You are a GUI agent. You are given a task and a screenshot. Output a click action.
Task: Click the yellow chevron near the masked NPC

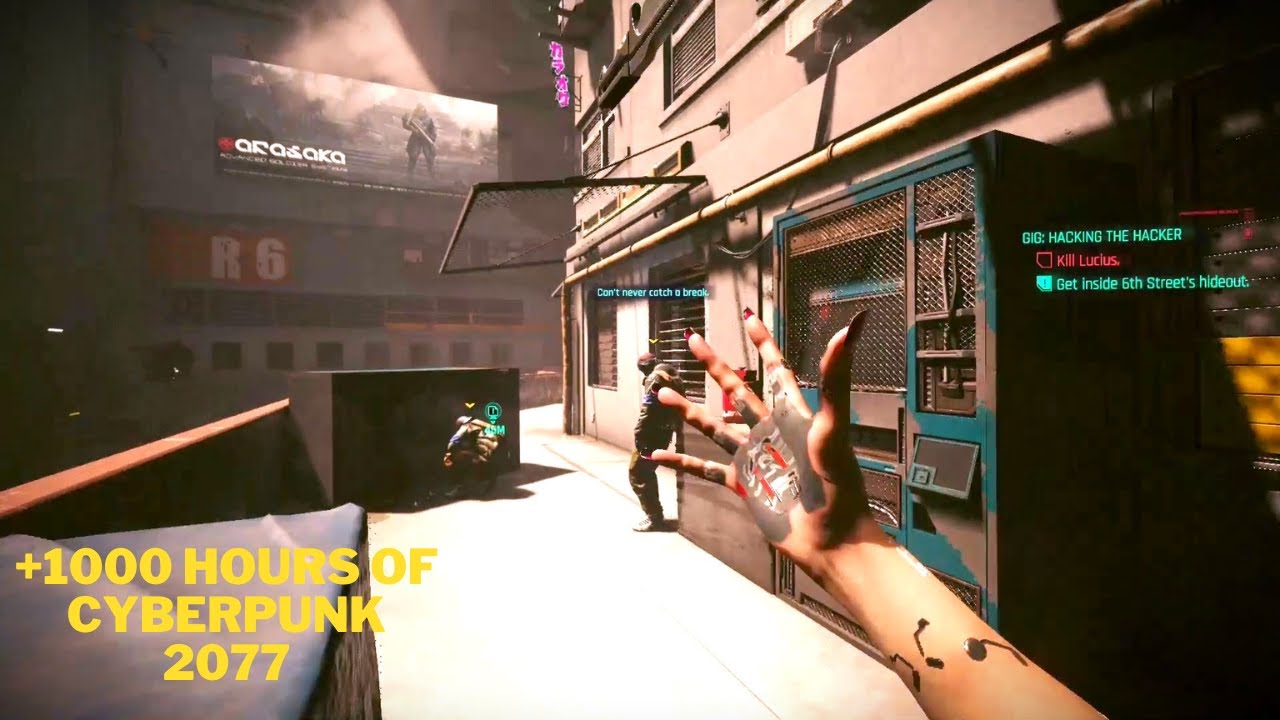click(653, 341)
